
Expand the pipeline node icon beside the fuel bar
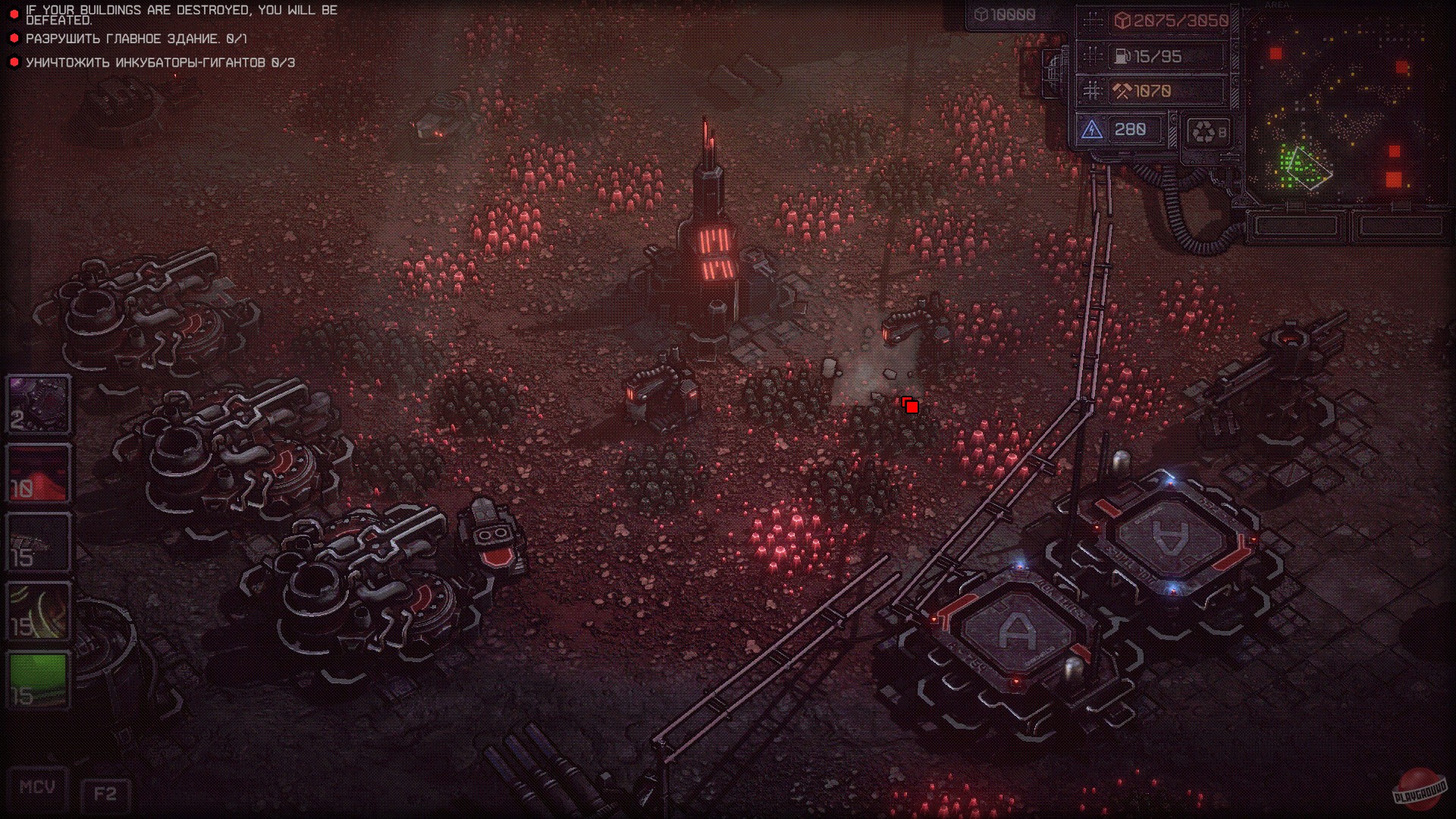click(x=1092, y=56)
